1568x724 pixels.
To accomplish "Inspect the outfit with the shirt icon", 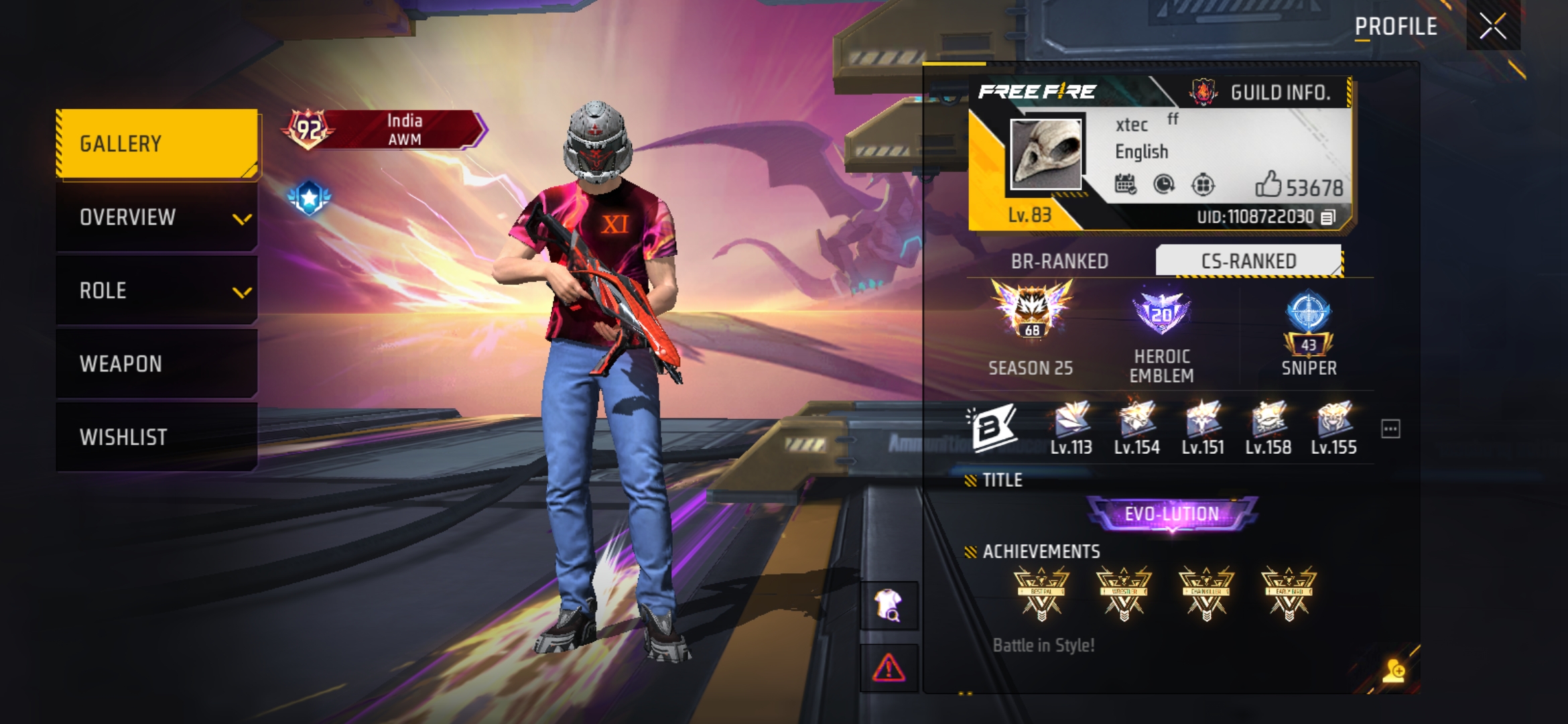I will [889, 605].
